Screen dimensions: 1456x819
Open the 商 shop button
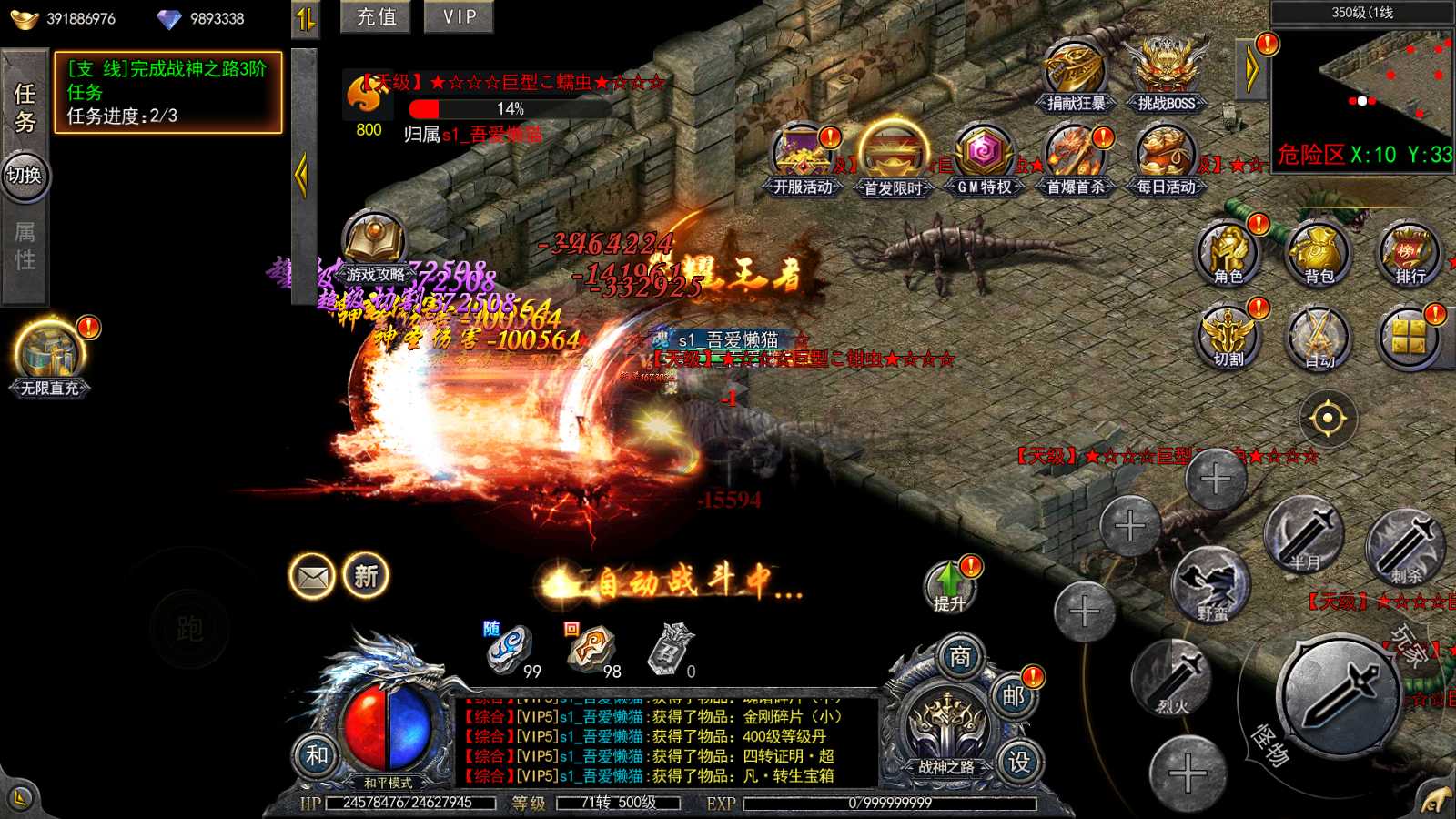coord(960,657)
